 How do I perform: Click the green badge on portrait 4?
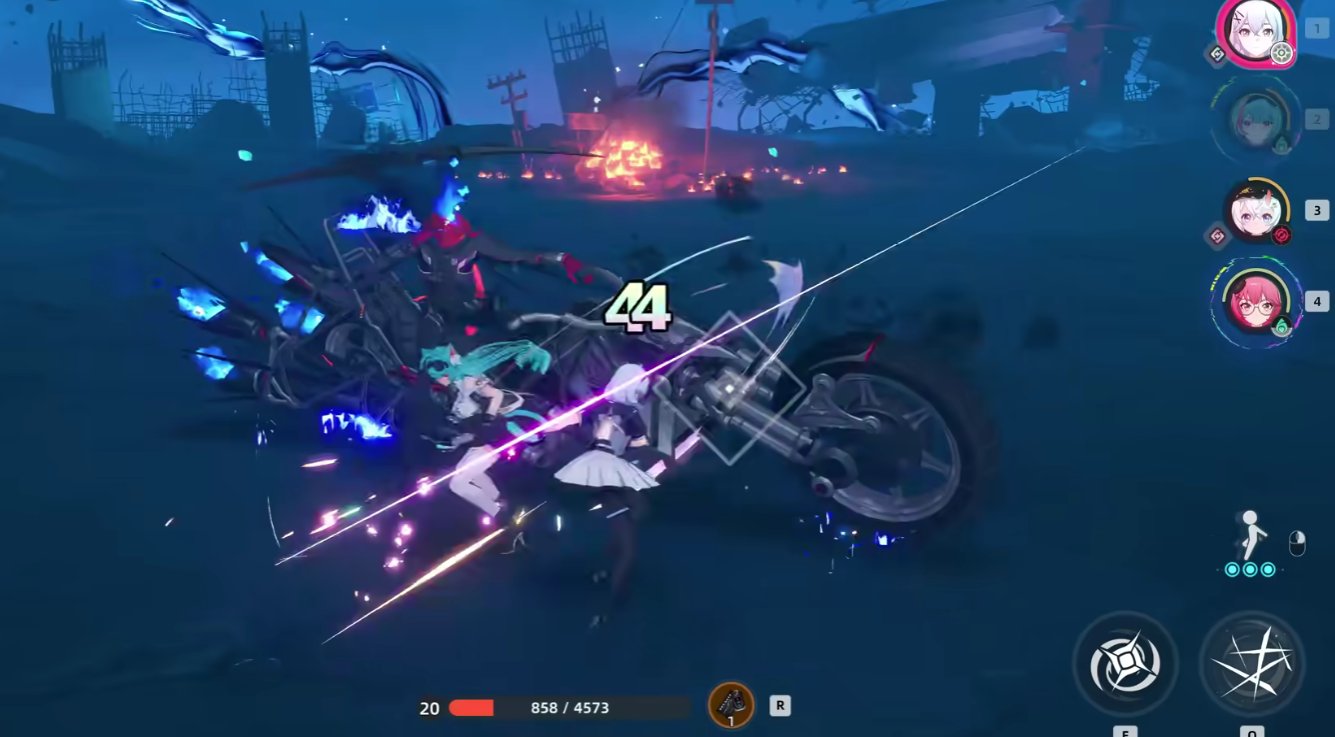(1281, 323)
